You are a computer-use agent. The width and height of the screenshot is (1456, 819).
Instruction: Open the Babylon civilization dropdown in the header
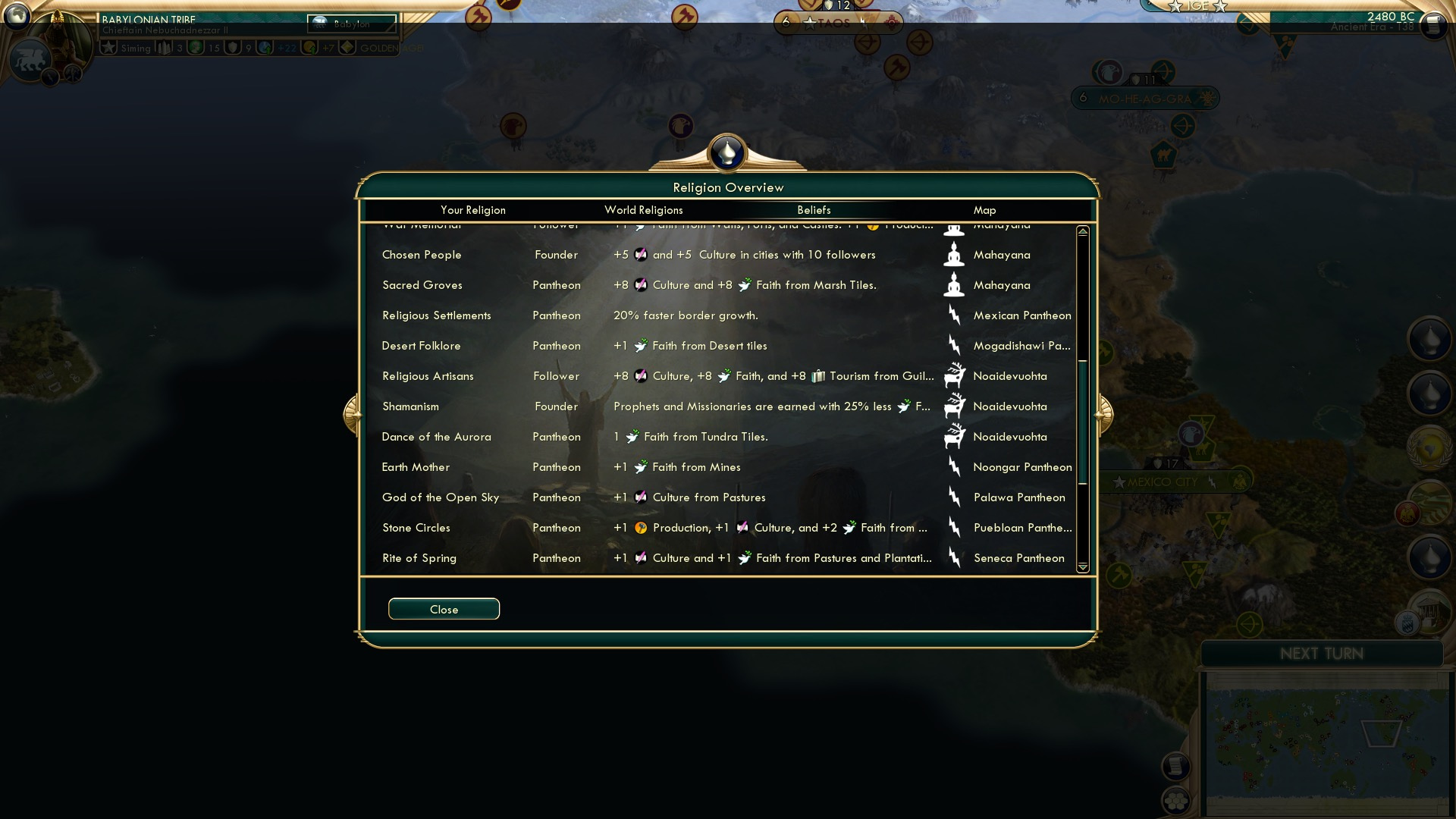click(x=353, y=24)
